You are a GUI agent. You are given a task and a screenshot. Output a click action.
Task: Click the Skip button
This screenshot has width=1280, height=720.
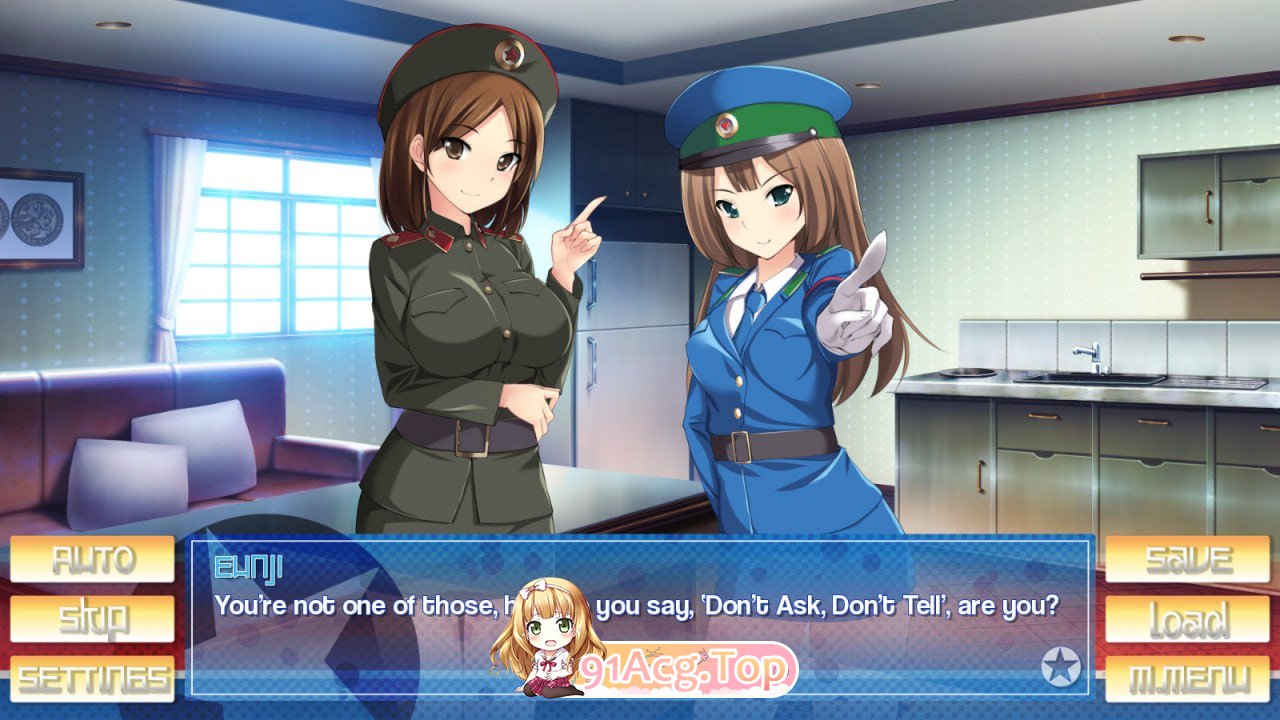tap(92, 619)
